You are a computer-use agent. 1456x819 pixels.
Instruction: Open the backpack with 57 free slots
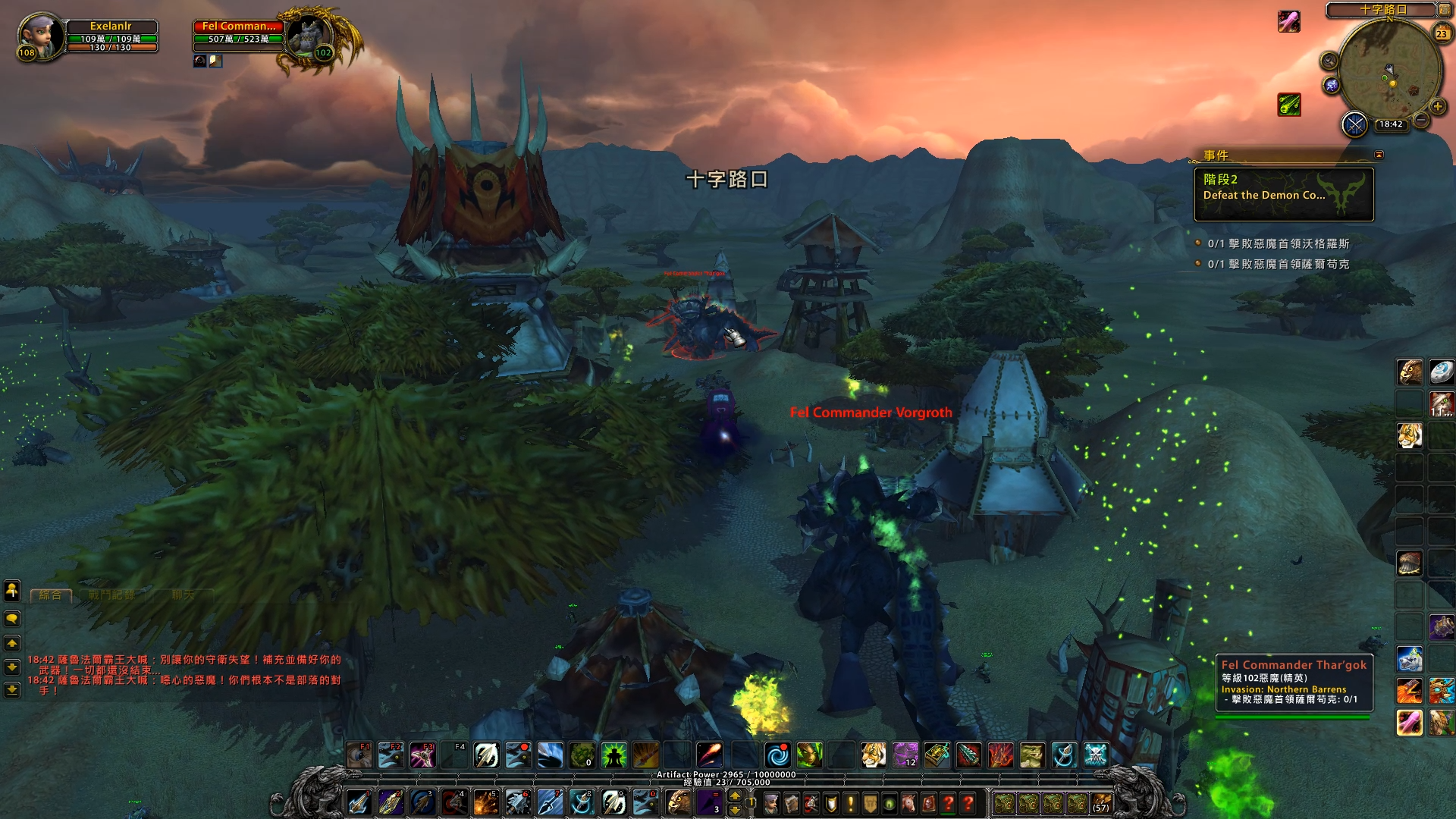pyautogui.click(x=1101, y=803)
